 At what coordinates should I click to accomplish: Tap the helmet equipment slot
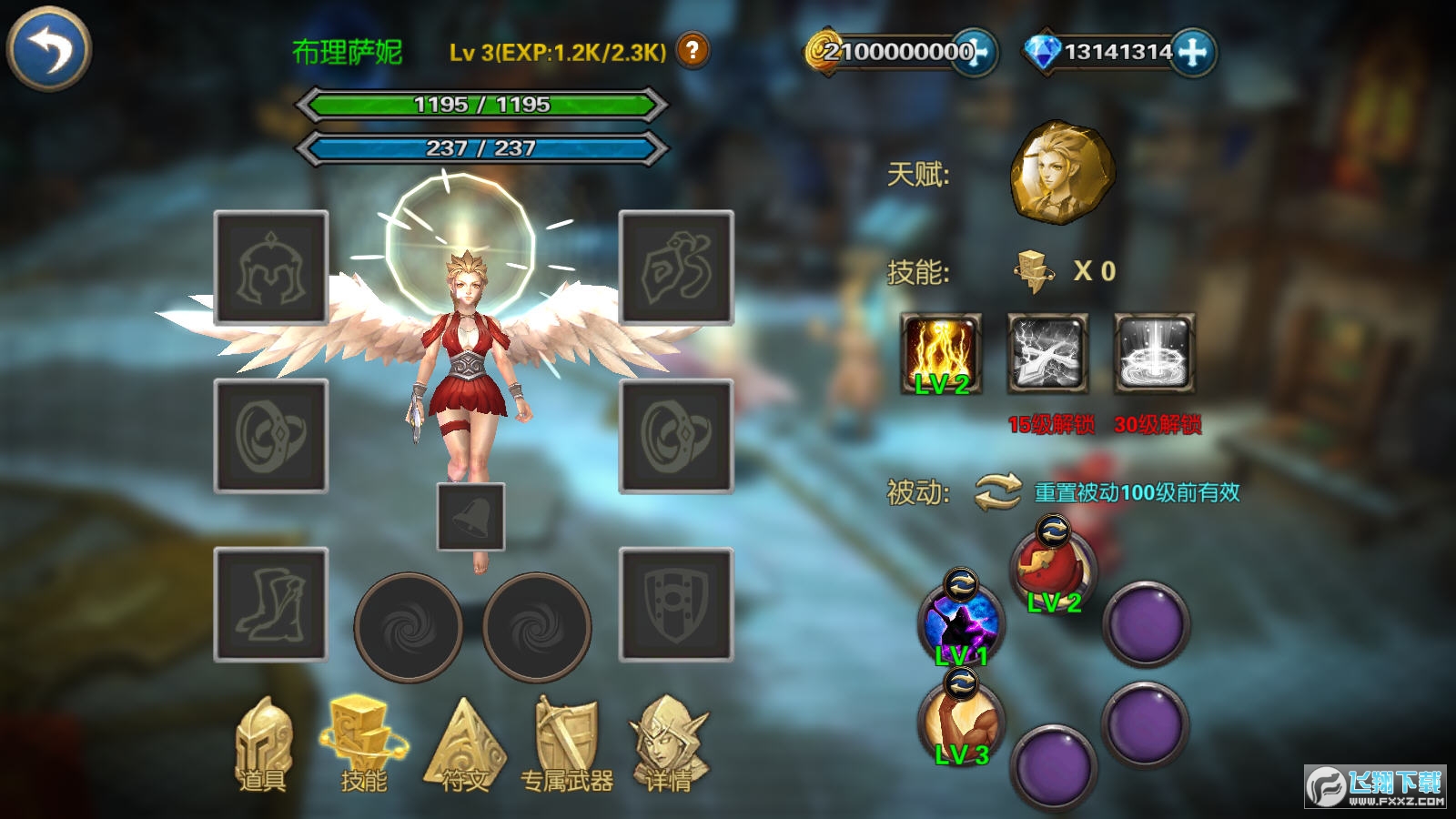(270, 268)
